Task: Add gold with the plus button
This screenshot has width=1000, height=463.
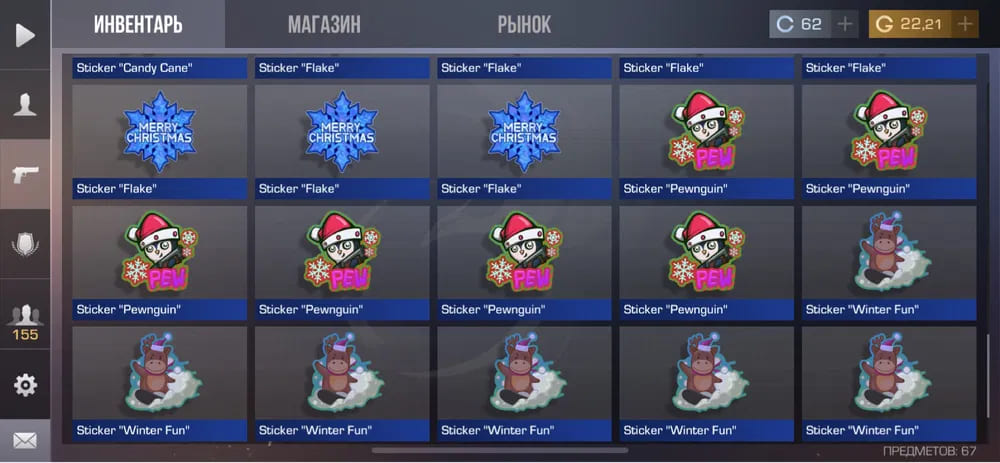Action: [x=965, y=24]
